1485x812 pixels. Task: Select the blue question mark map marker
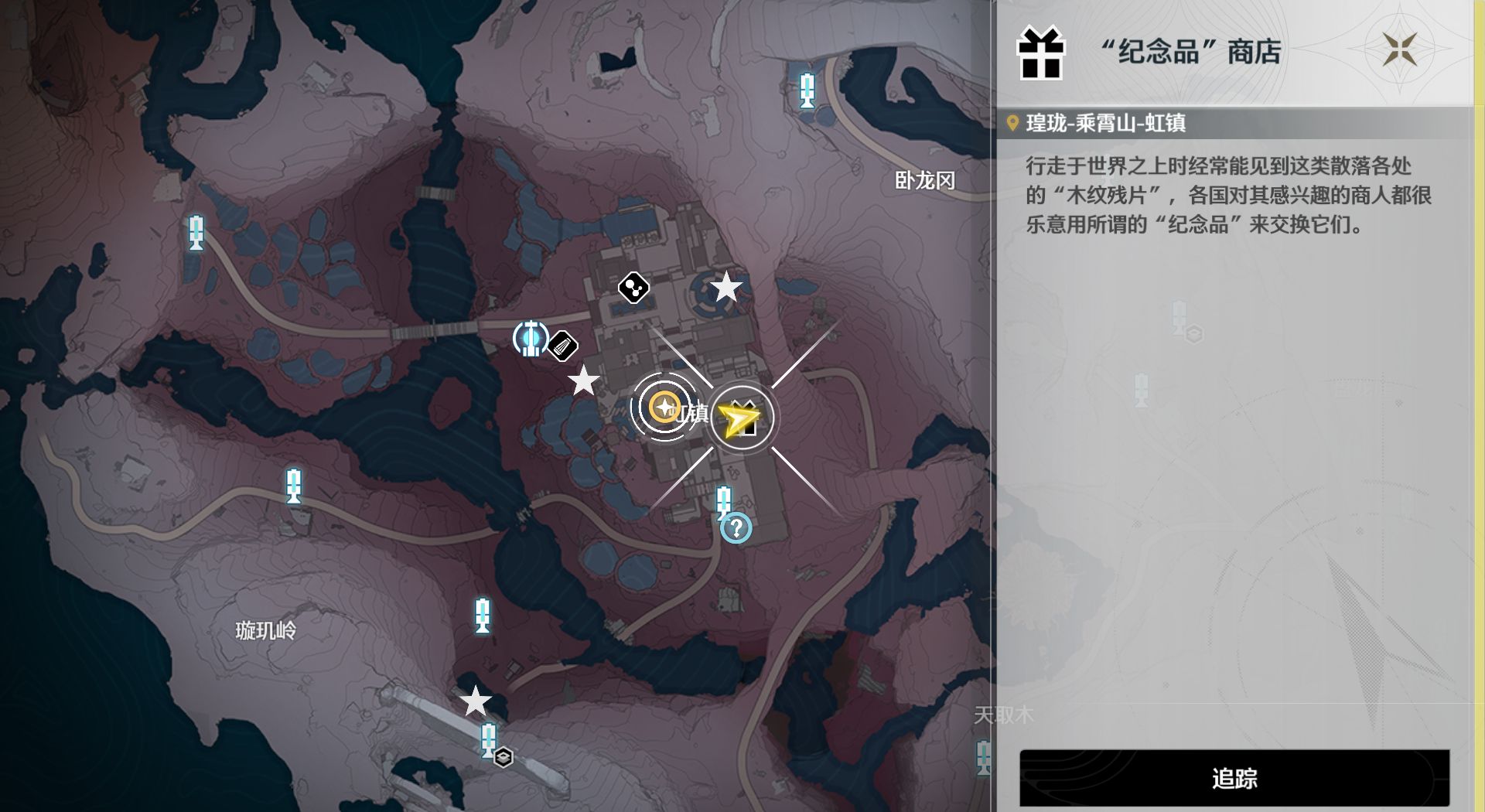point(736,528)
